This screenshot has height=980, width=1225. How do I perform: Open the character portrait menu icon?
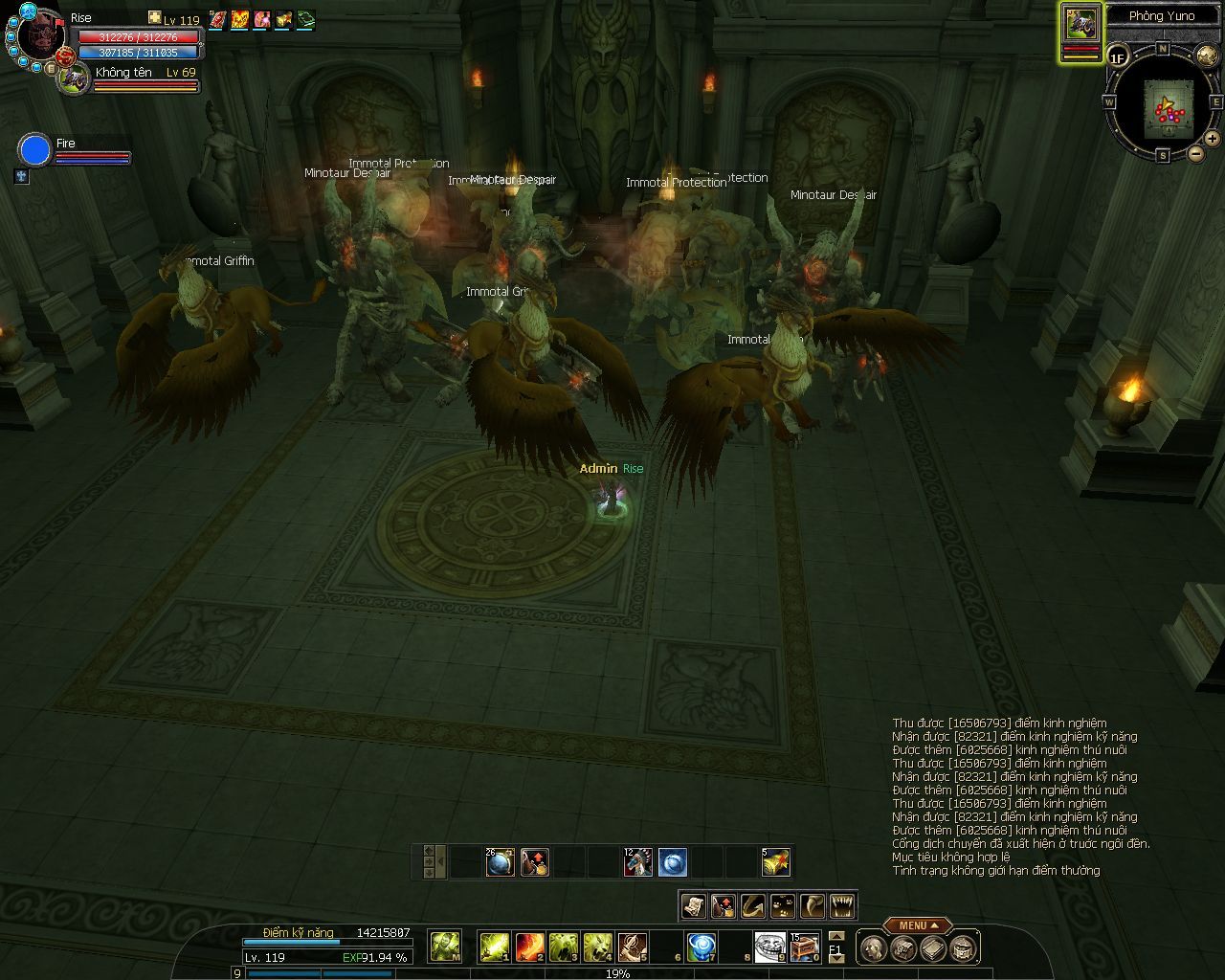[x=873, y=948]
